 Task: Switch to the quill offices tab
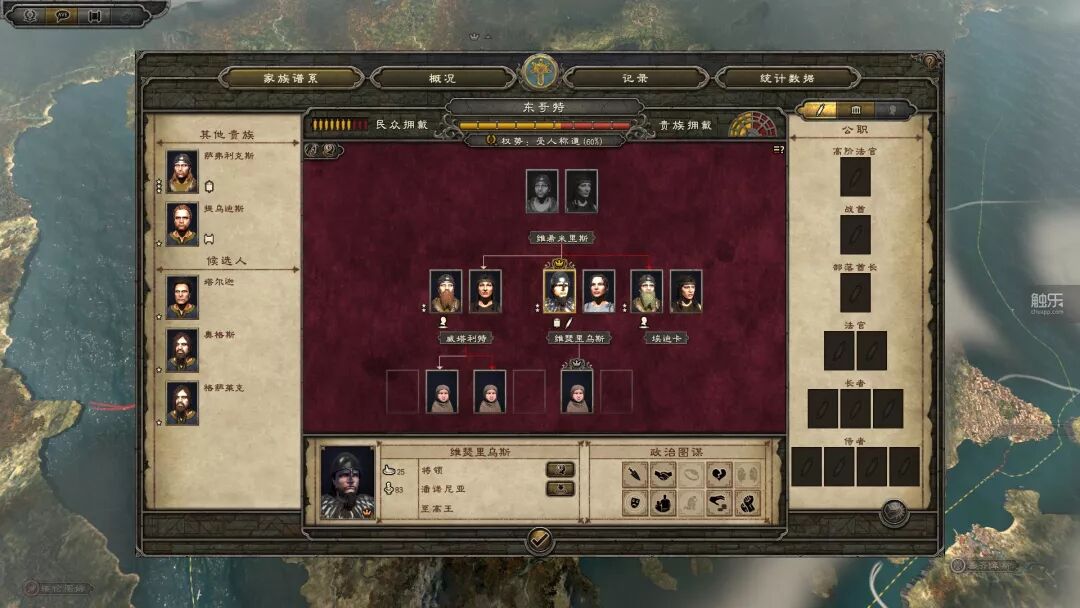point(820,109)
